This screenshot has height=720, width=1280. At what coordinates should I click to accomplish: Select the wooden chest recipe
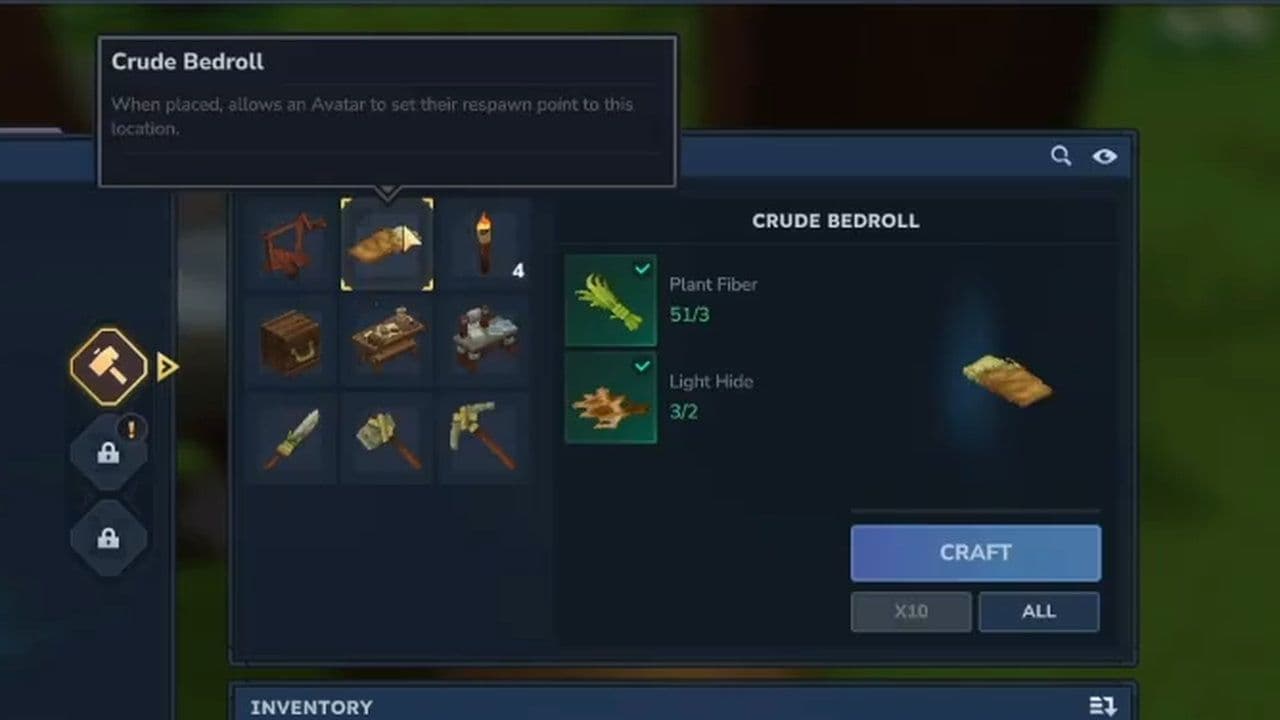pos(288,340)
